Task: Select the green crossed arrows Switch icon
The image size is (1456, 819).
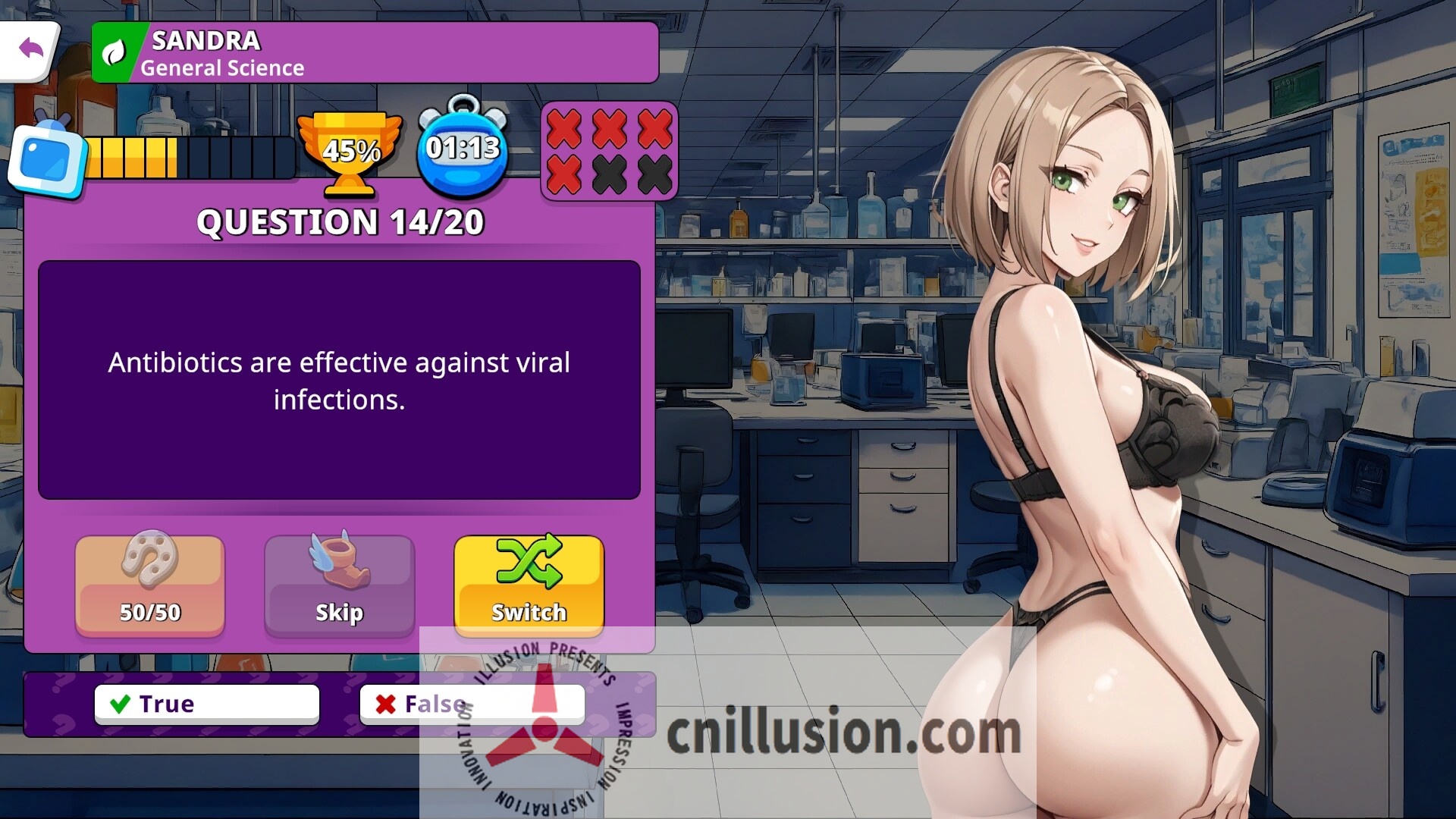Action: (529, 563)
